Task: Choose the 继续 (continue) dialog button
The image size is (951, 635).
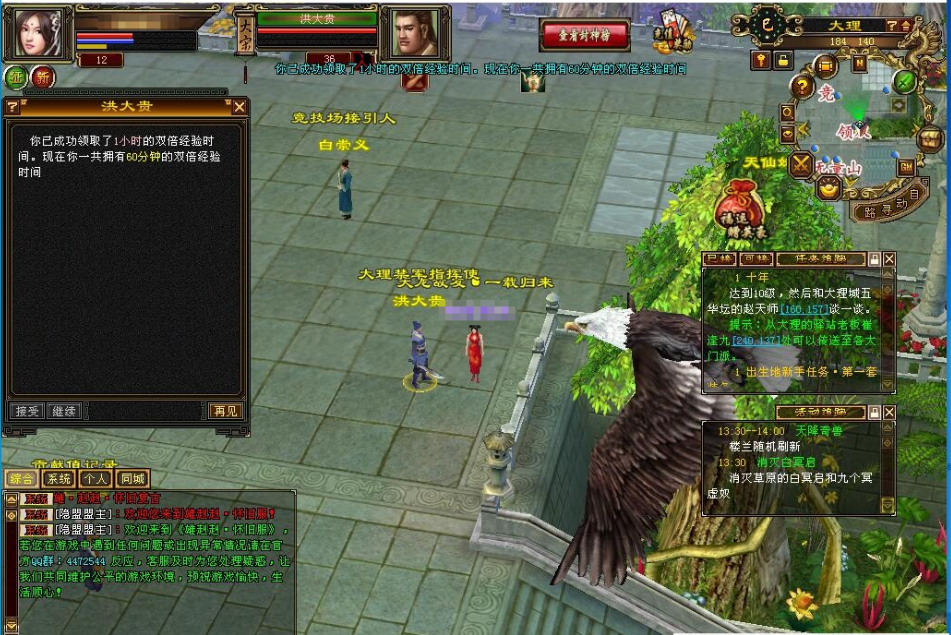Action: pyautogui.click(x=63, y=411)
